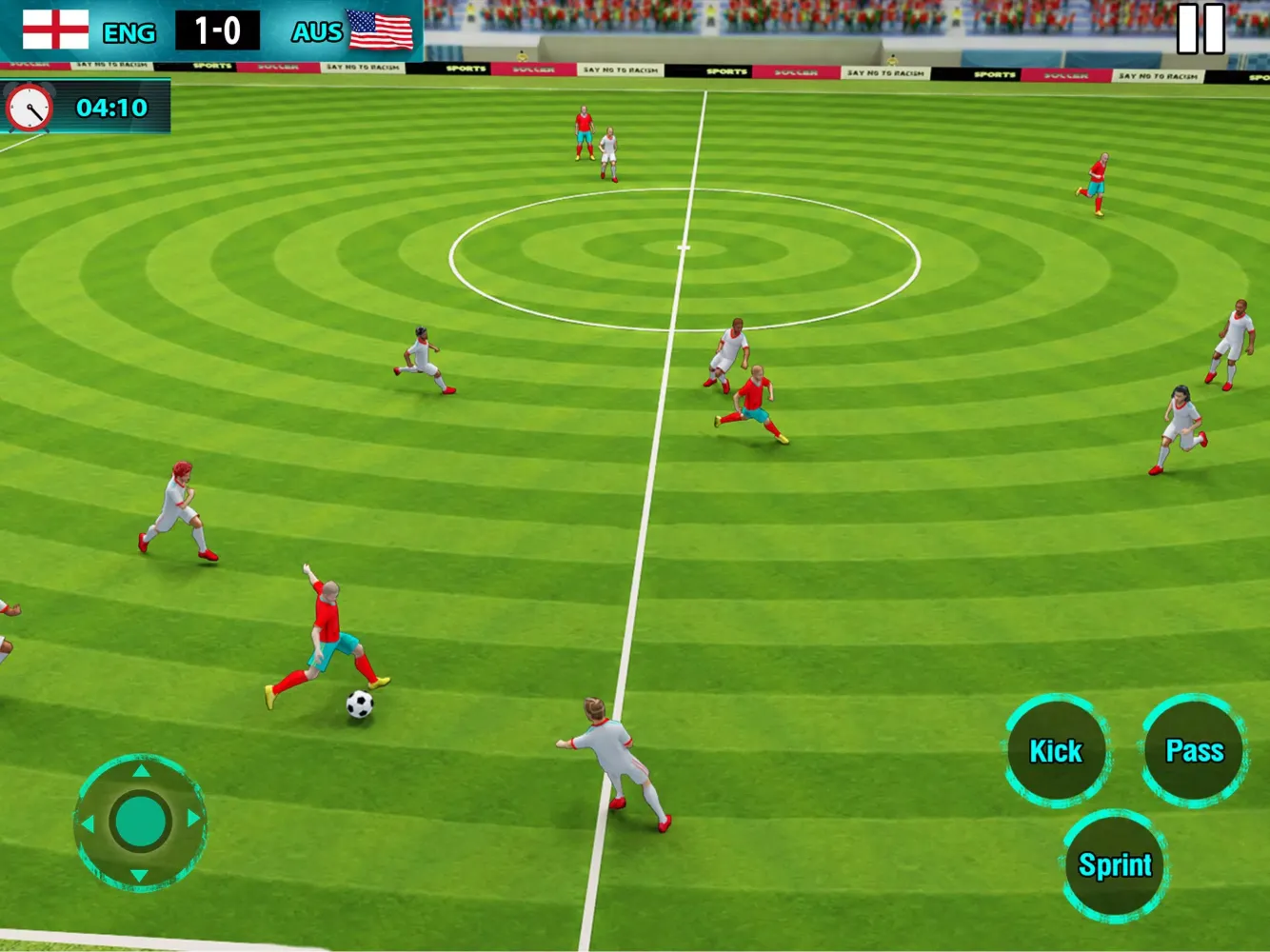Screen dimensions: 1270x952
Task: Tap the joystick's up arrow
Action: [141, 771]
